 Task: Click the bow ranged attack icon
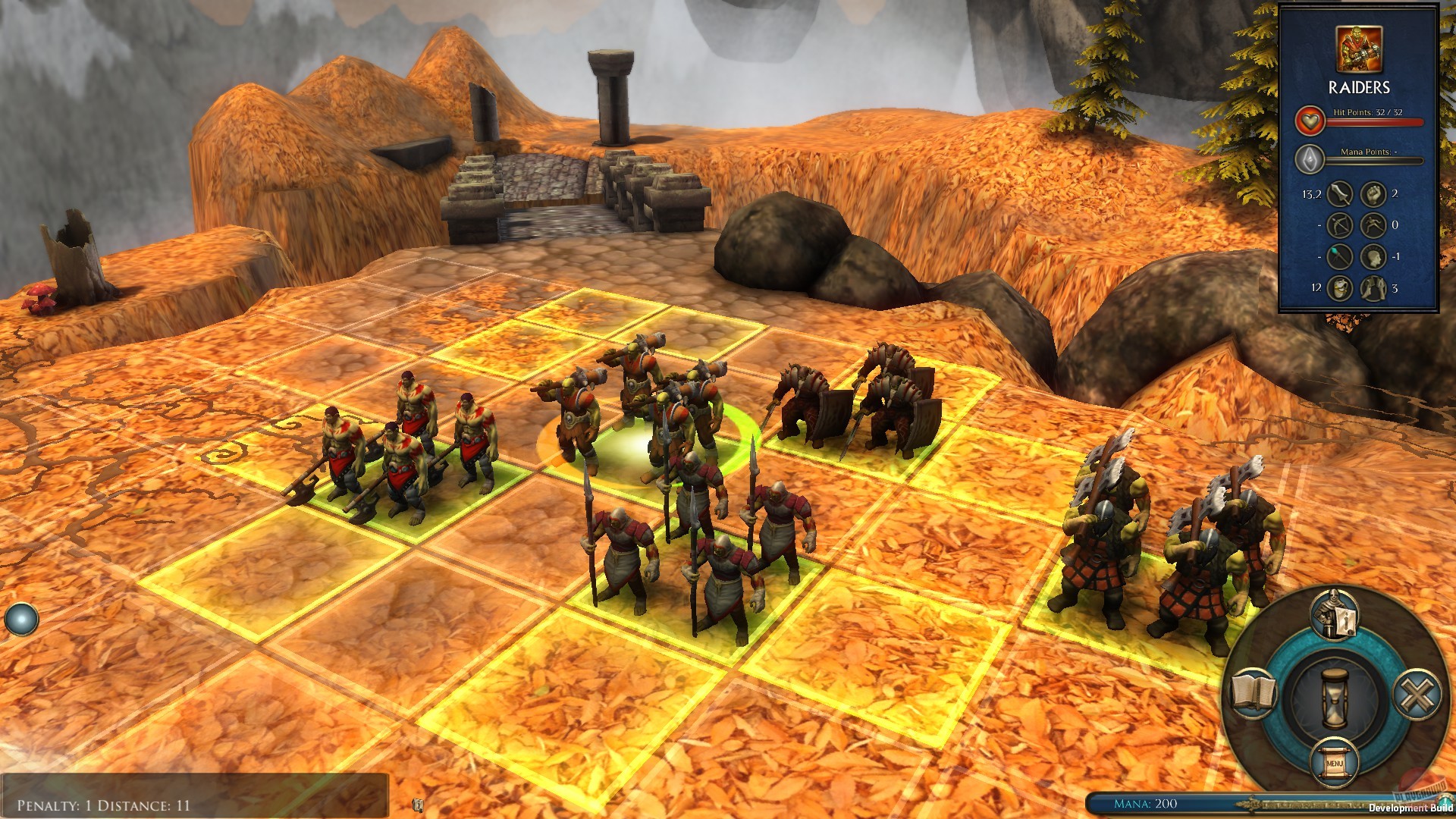1338,225
